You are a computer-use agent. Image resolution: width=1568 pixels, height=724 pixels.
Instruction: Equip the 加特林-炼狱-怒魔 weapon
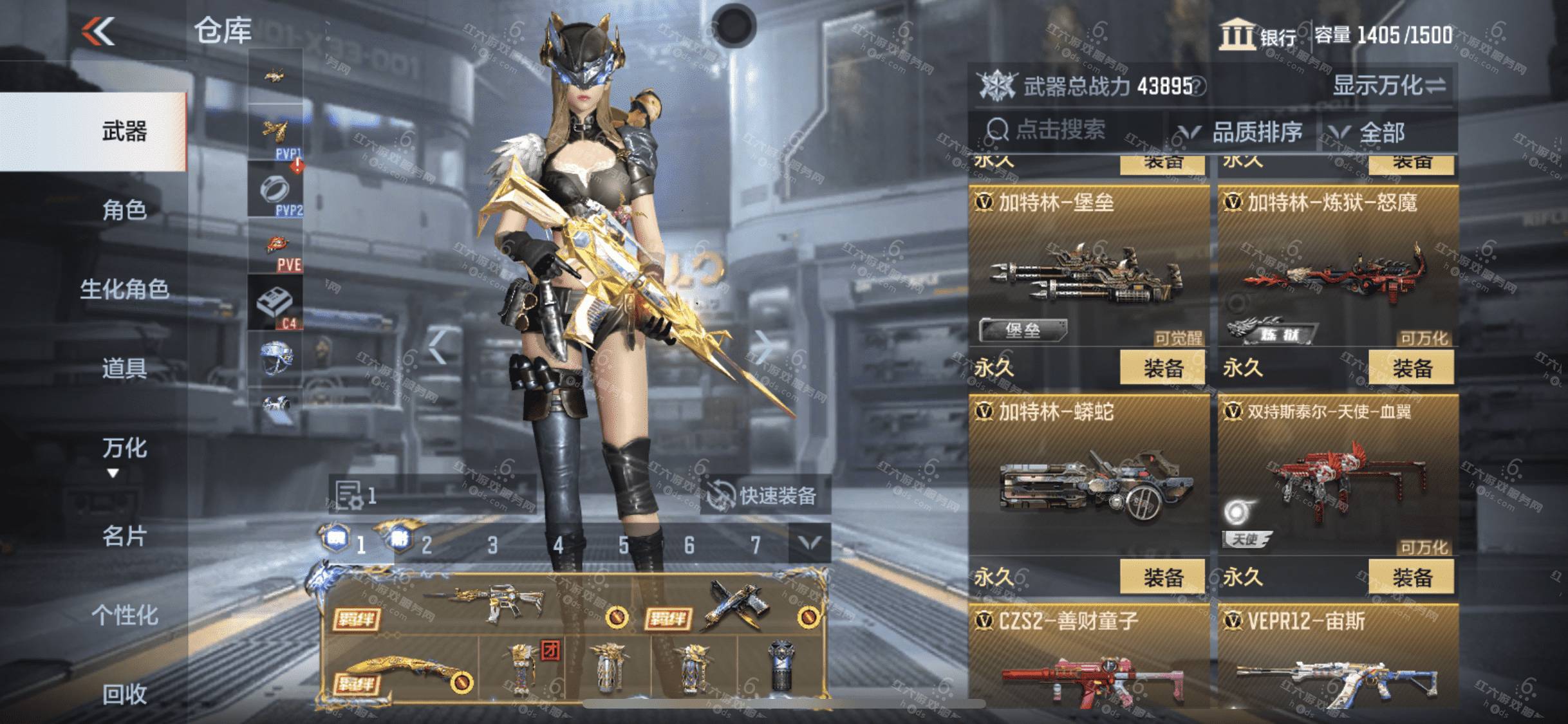[1412, 368]
